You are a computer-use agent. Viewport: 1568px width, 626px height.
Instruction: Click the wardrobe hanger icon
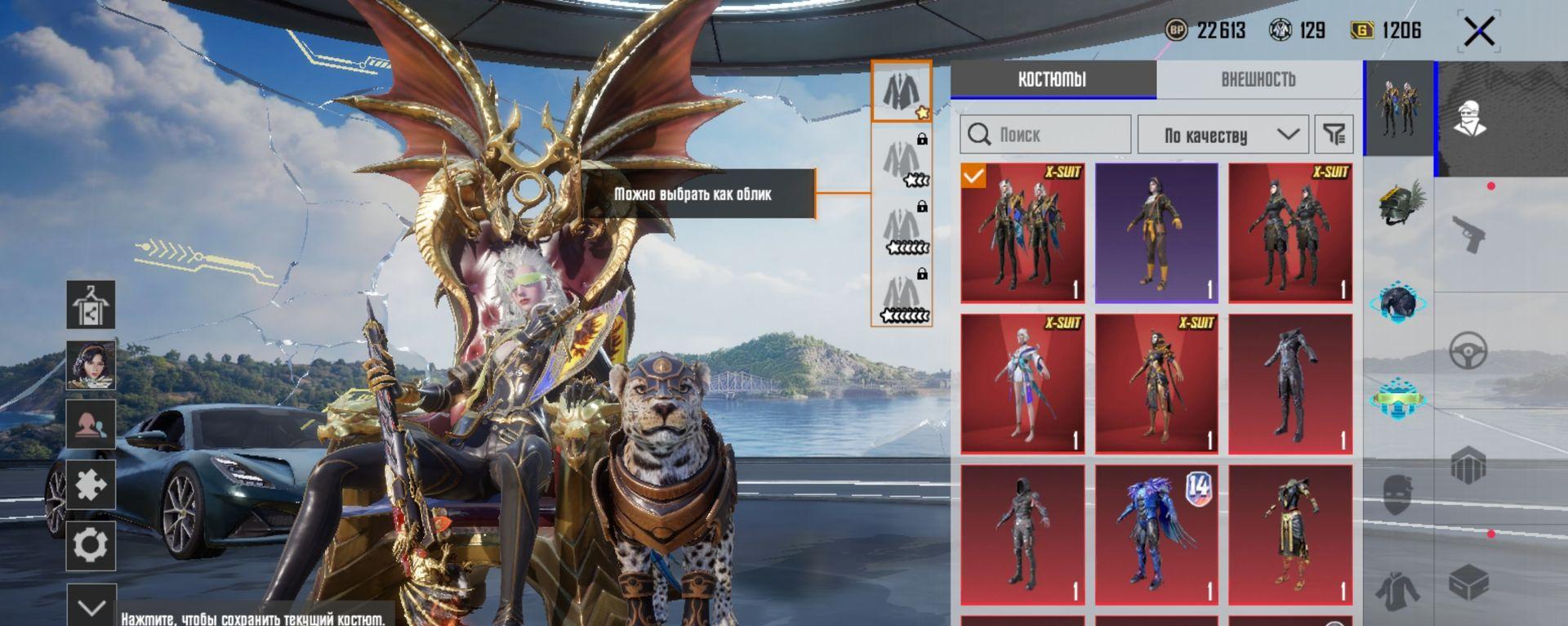(91, 305)
